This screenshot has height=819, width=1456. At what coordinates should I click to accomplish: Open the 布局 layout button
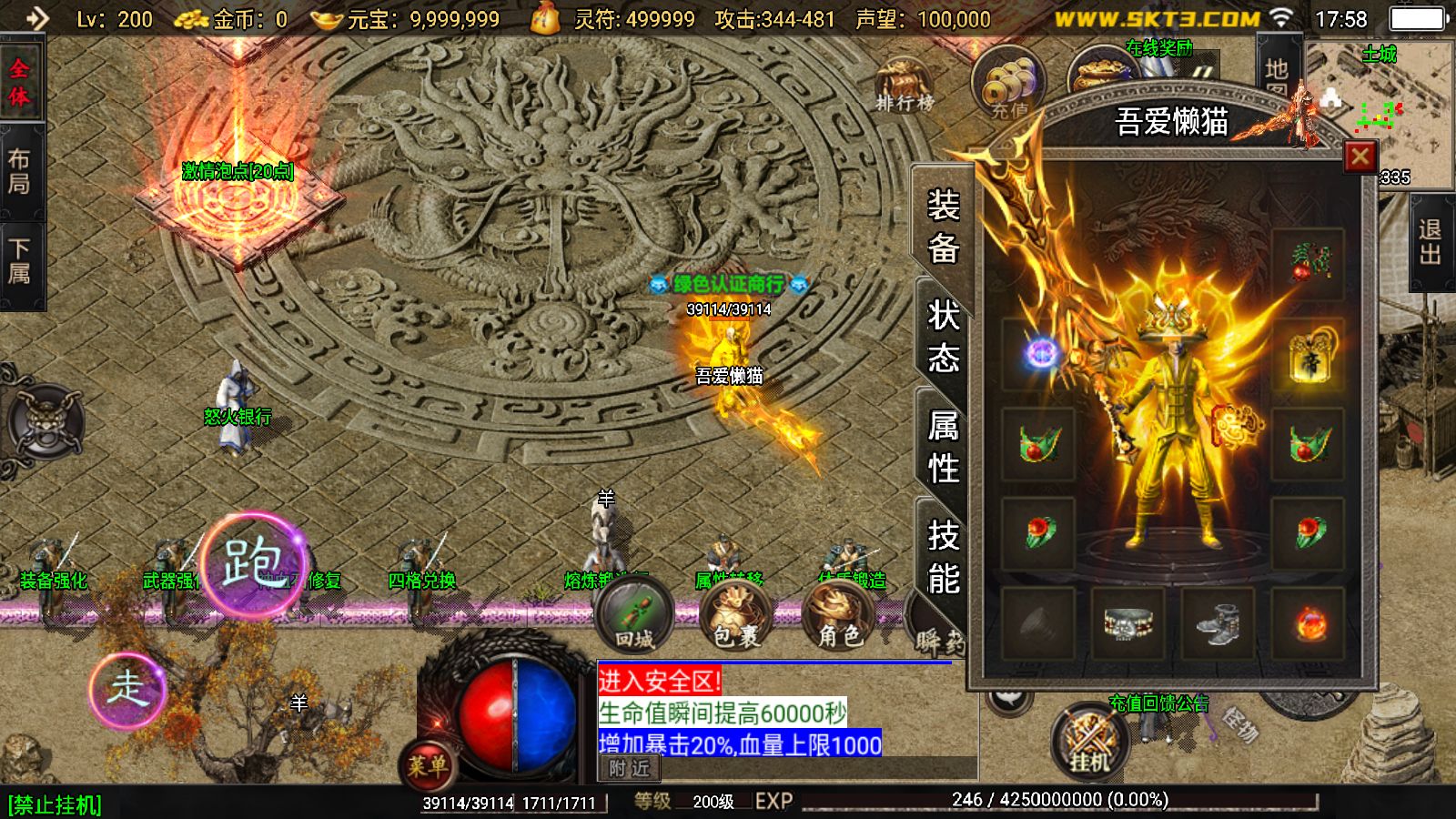click(x=19, y=171)
